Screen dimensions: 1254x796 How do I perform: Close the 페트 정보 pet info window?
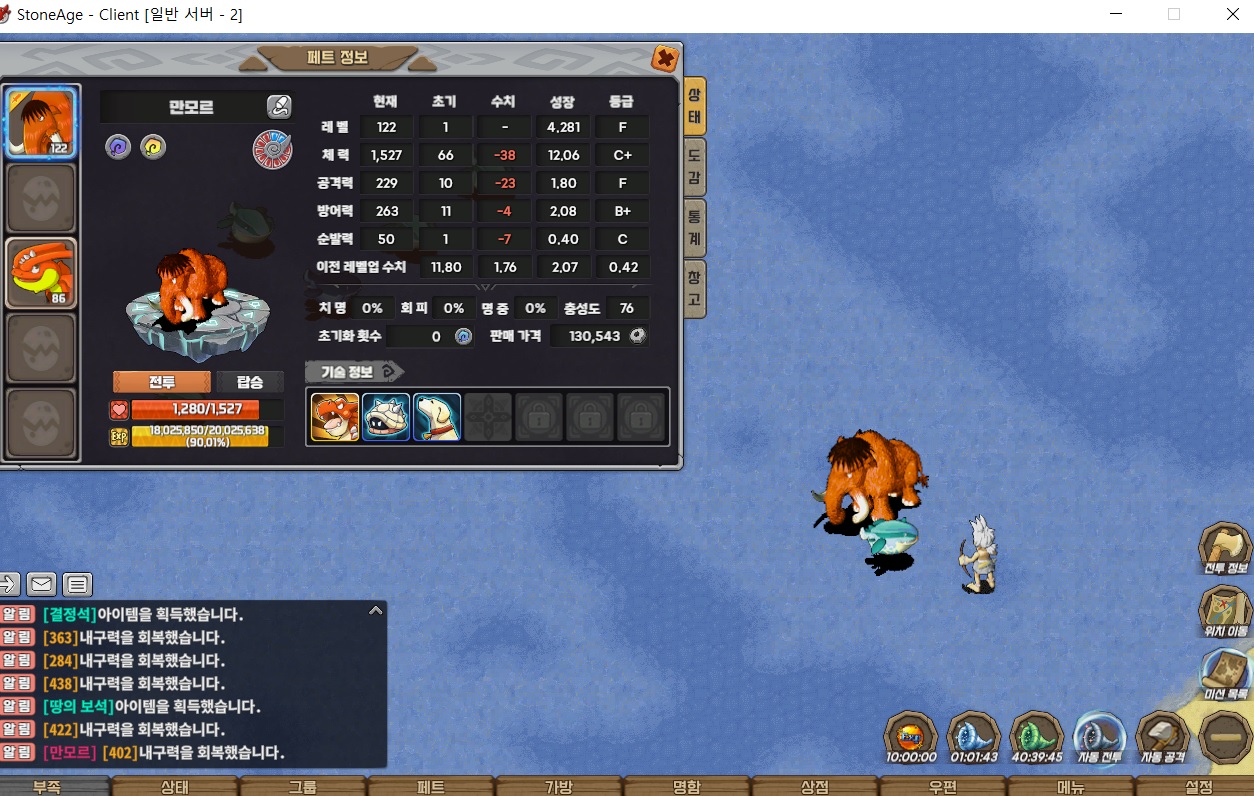[664, 59]
